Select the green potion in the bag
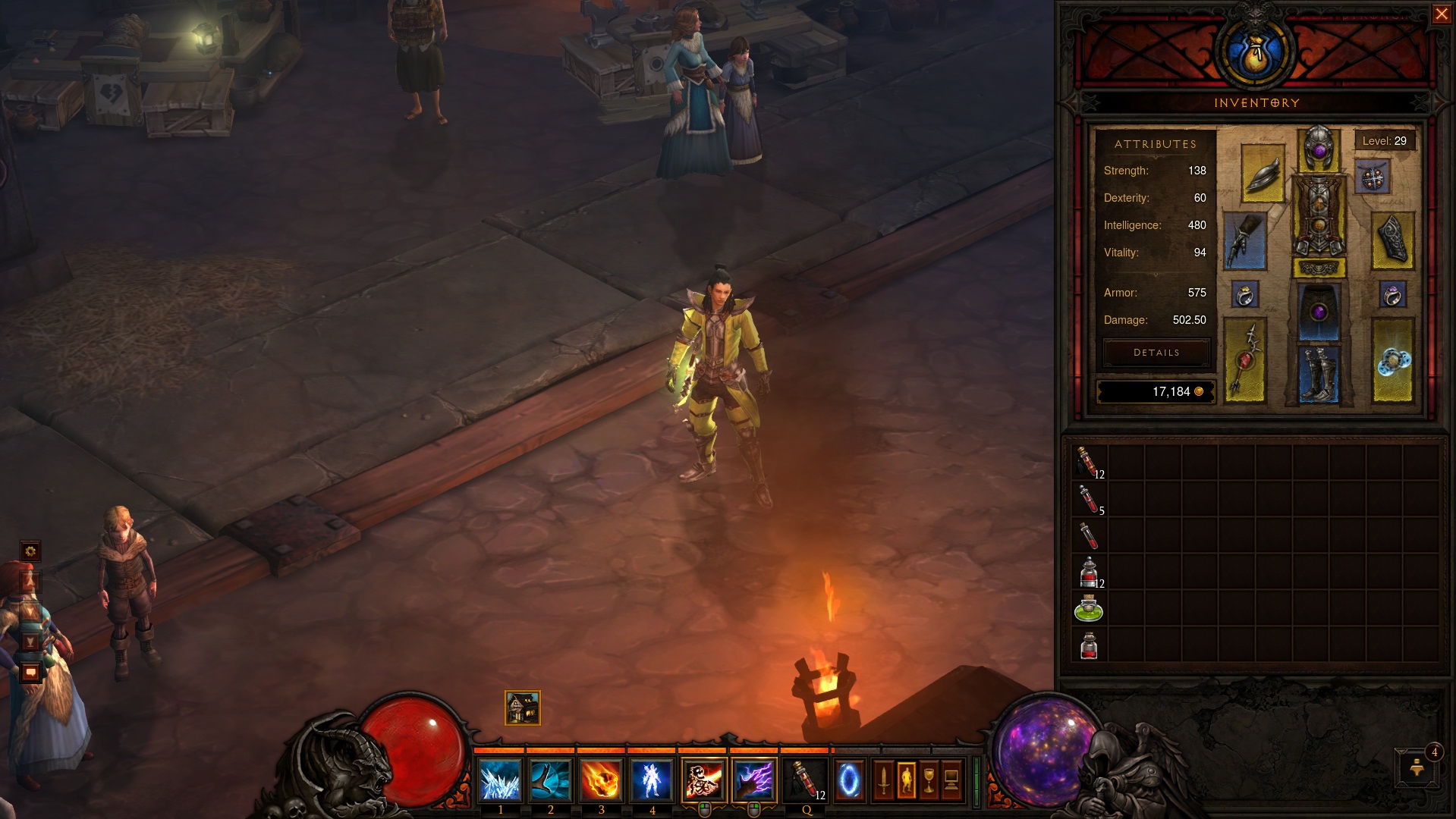This screenshot has height=819, width=1456. point(1089,610)
